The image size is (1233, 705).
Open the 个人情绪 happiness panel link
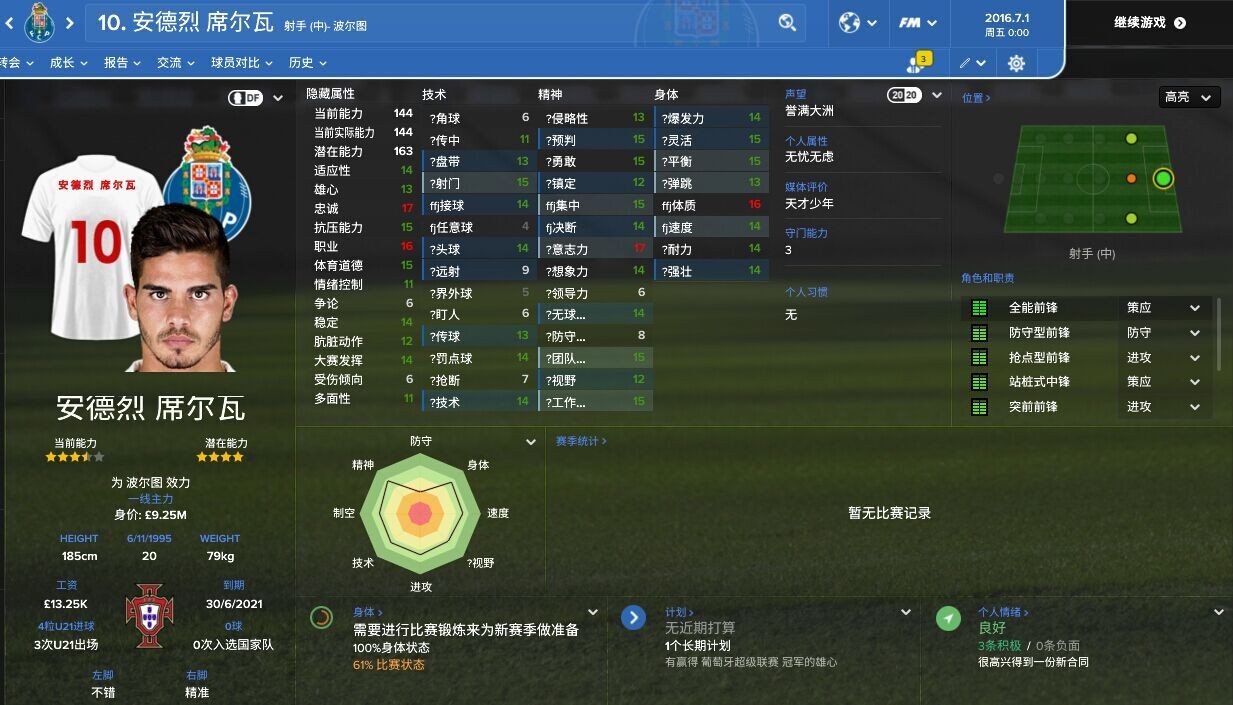[1002, 612]
